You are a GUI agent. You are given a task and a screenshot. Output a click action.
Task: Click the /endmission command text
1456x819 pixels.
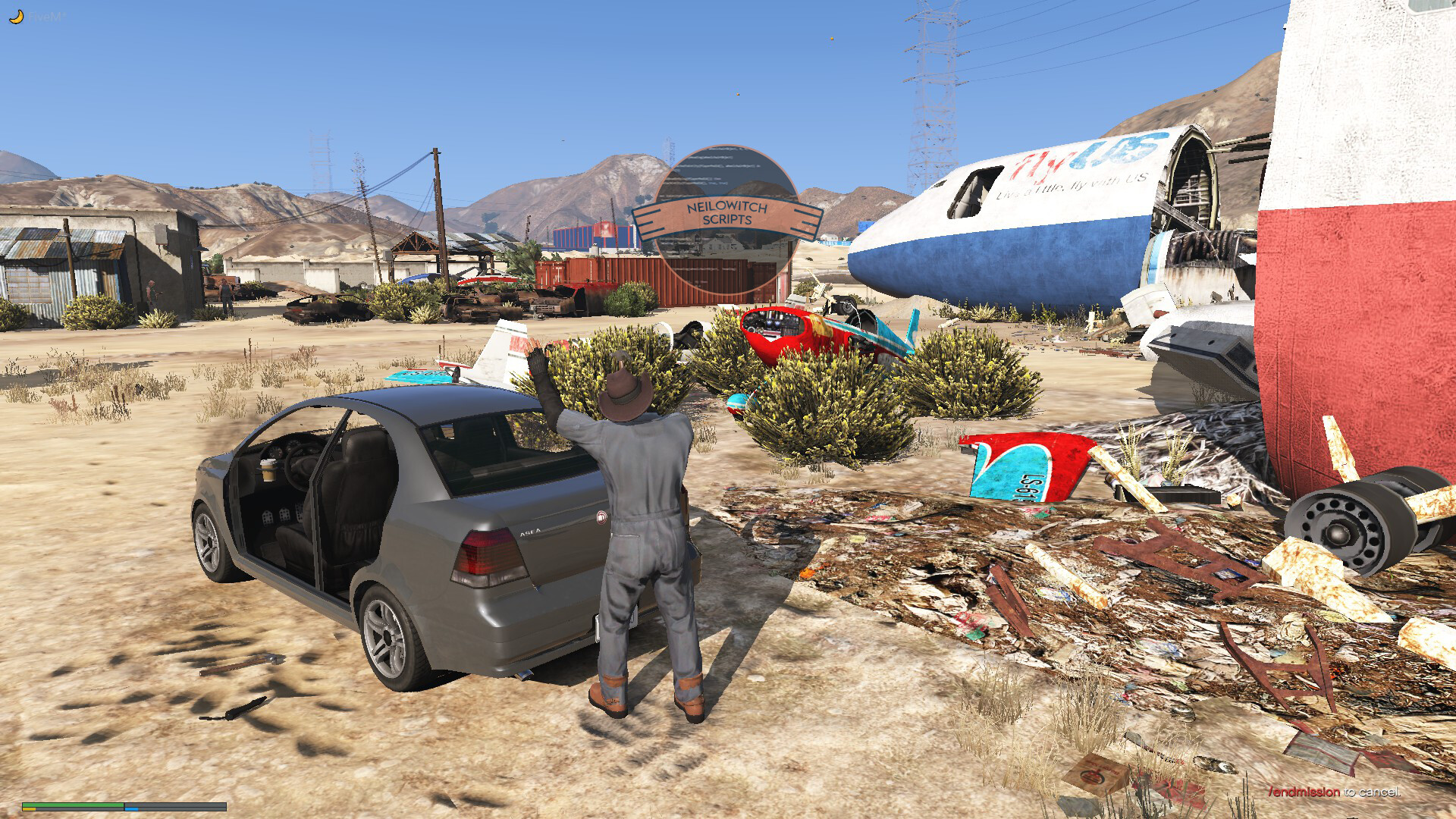(x=1304, y=792)
